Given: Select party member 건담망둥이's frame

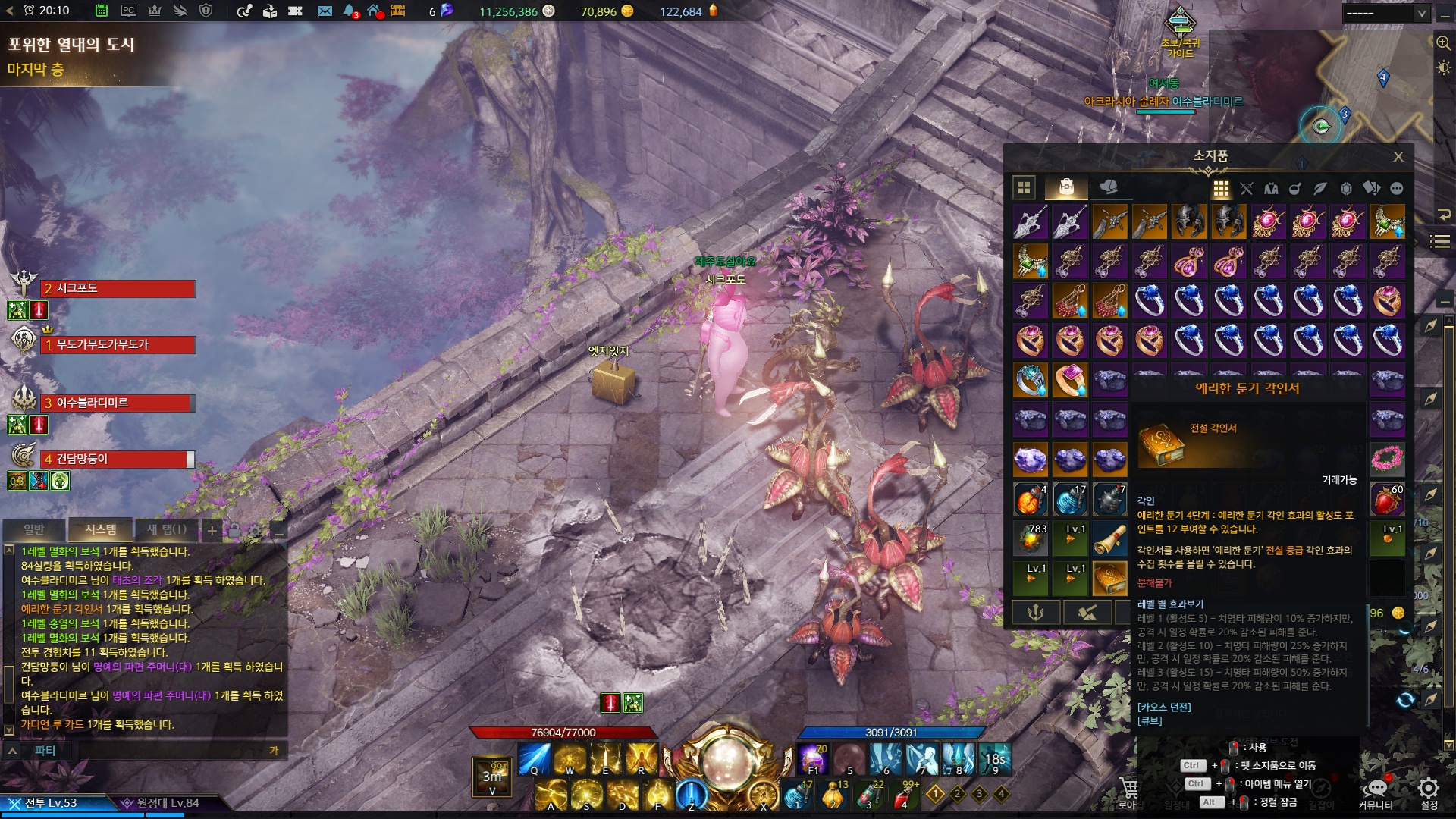Looking at the screenshot, I should click(118, 460).
